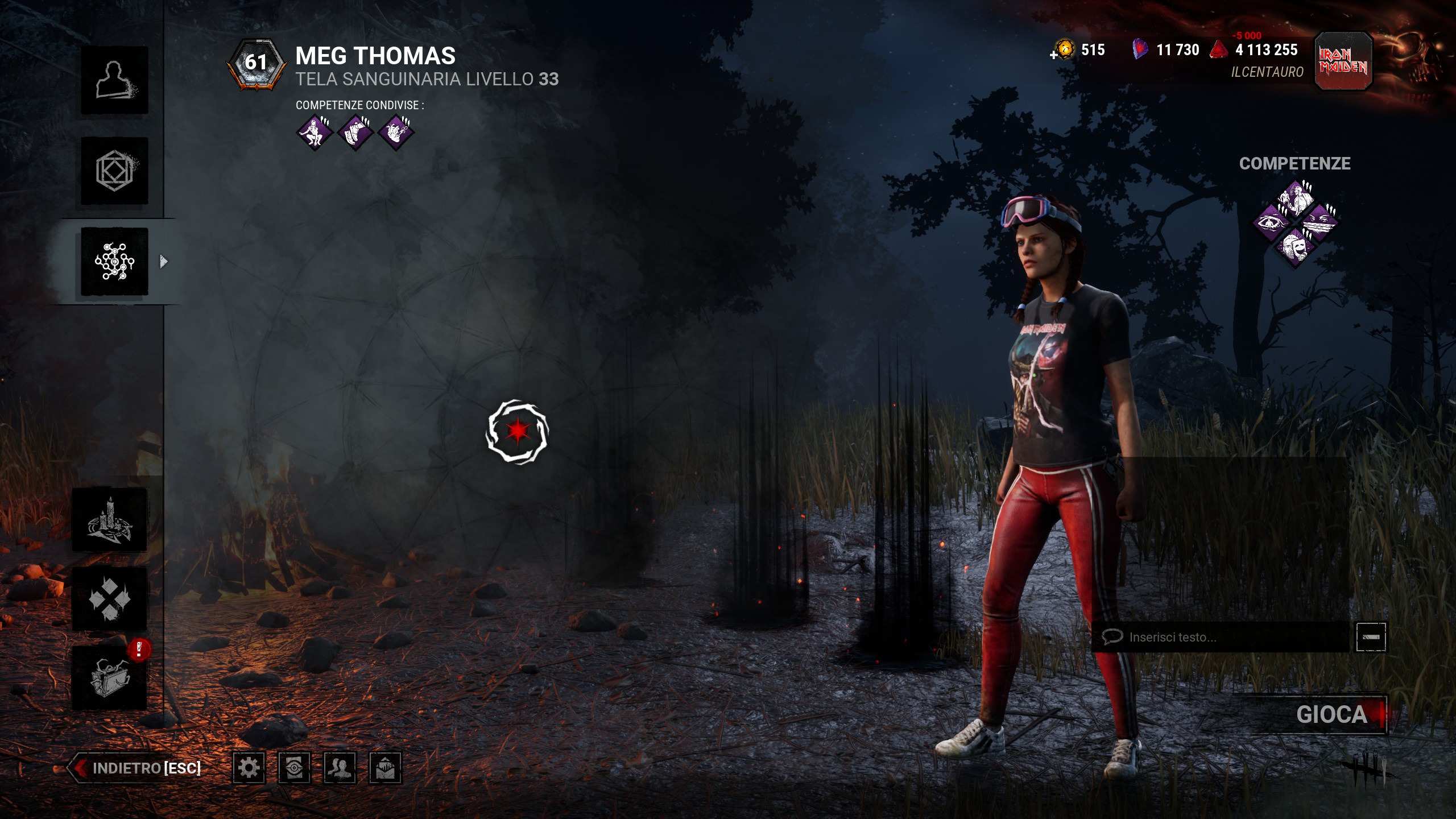
Task: Go back with the INDIETRO button
Action: (x=136, y=768)
